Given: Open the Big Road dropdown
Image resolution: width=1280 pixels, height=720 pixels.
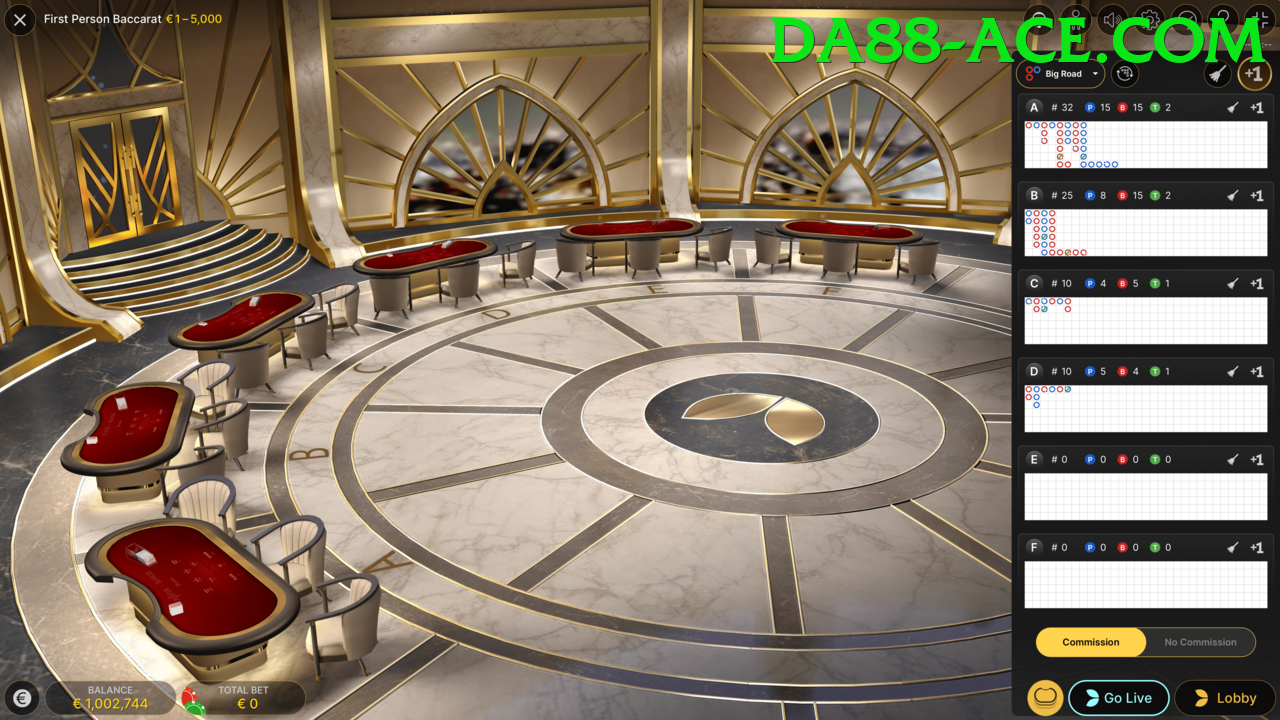Looking at the screenshot, I should [x=1060, y=73].
